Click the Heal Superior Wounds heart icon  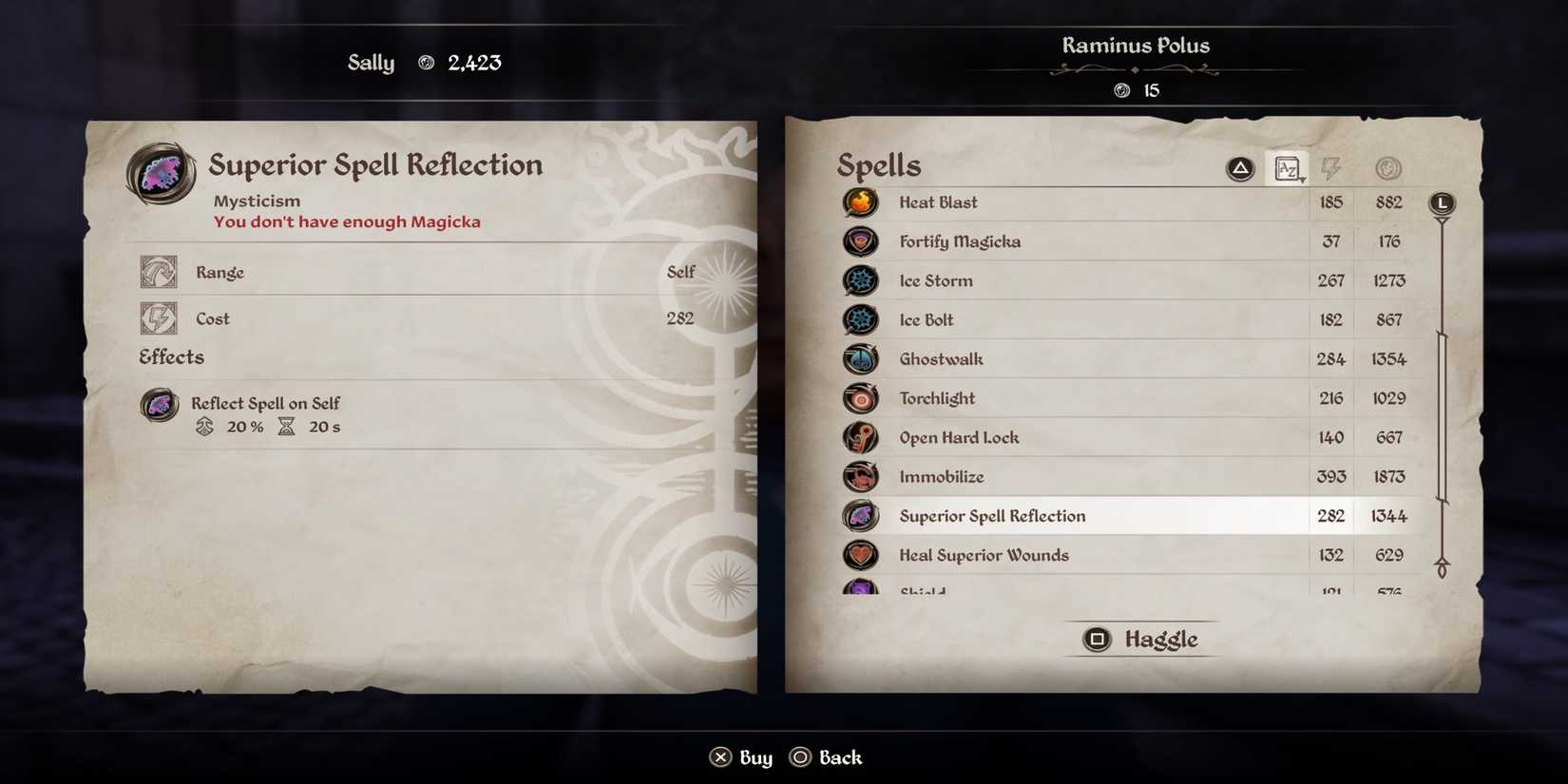tap(860, 555)
